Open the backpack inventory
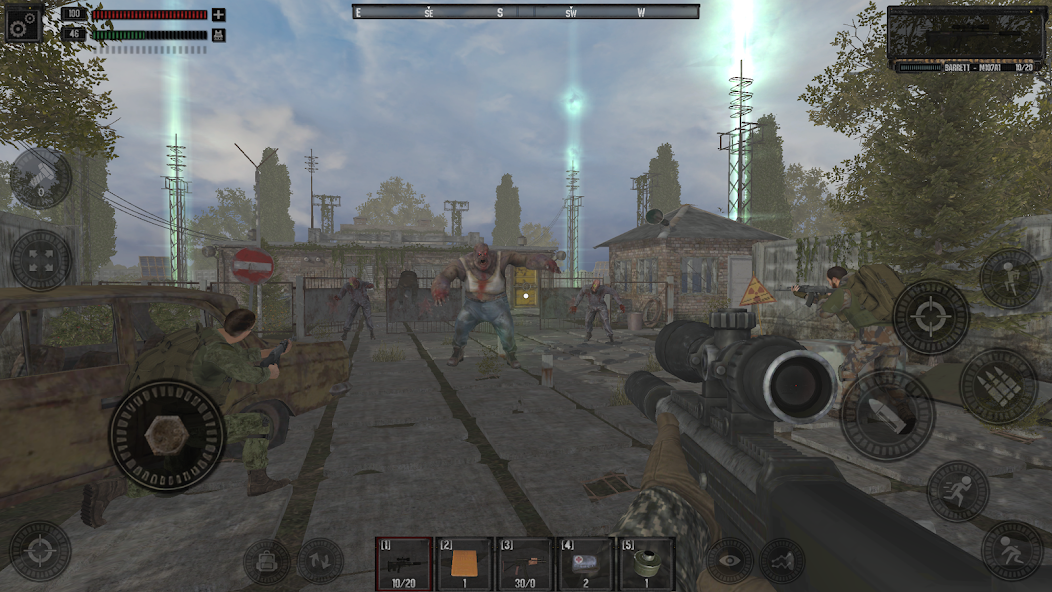The height and width of the screenshot is (592, 1052). pos(266,562)
